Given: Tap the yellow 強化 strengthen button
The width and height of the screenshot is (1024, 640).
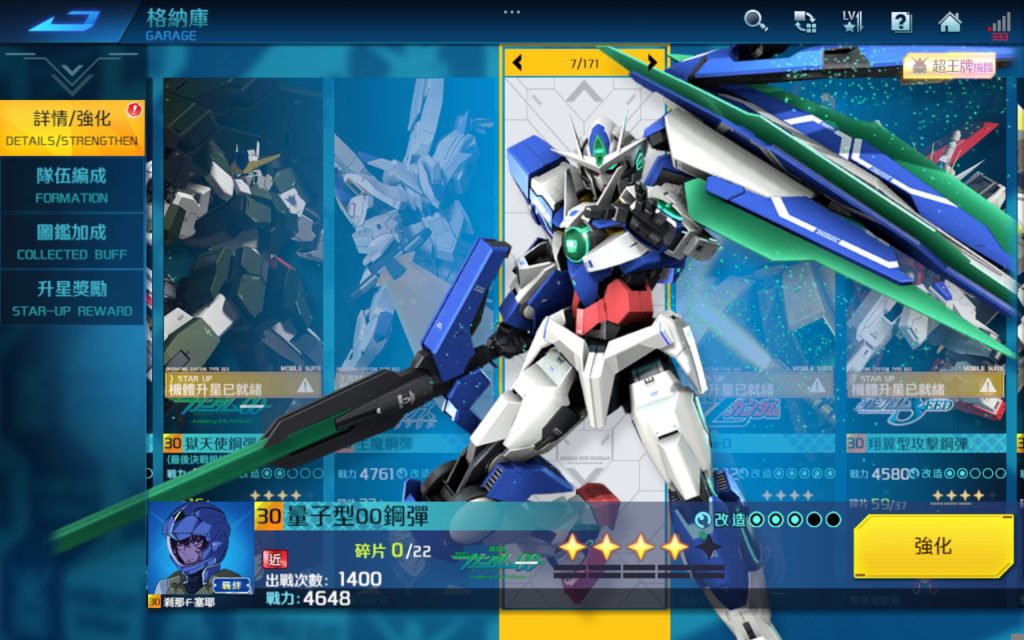Looking at the screenshot, I should [x=932, y=546].
